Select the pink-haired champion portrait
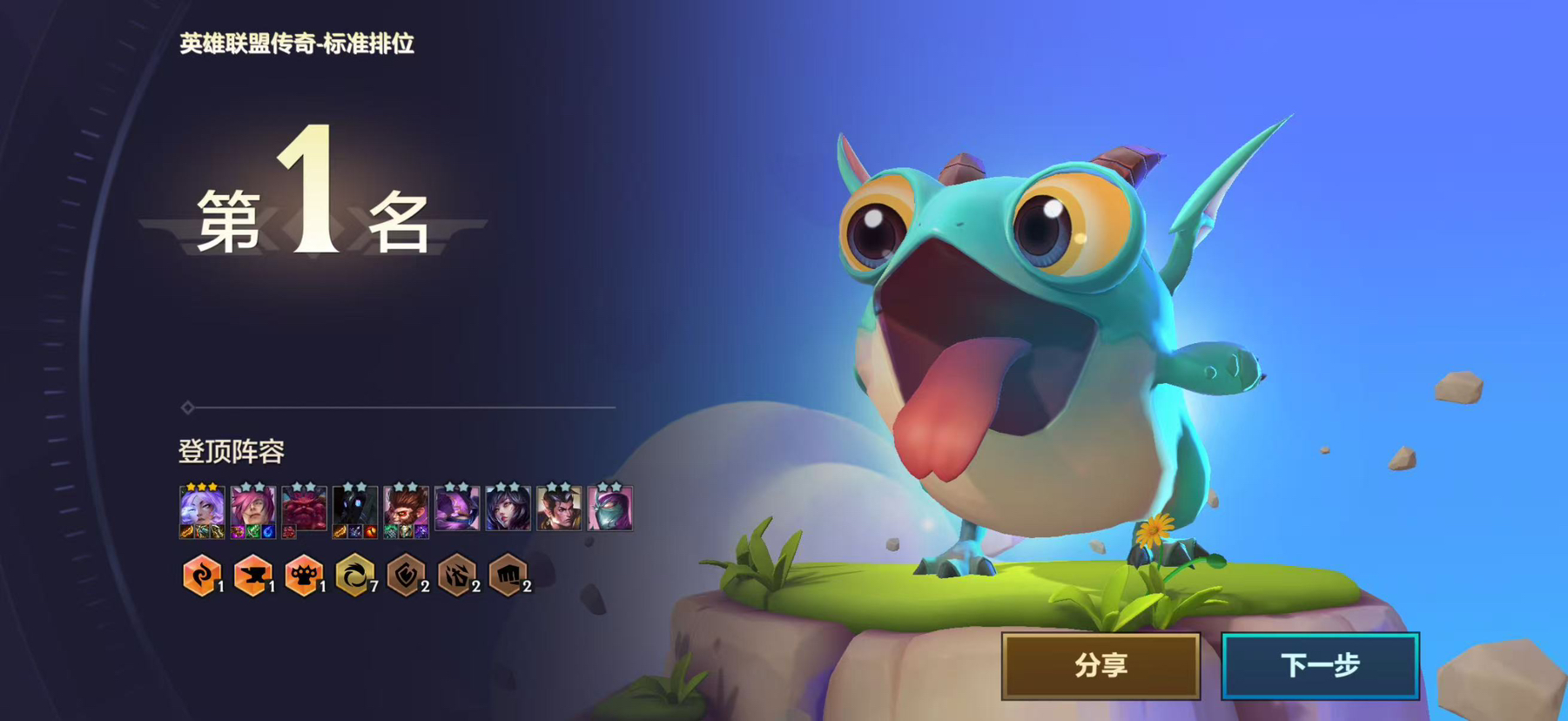 (x=253, y=509)
